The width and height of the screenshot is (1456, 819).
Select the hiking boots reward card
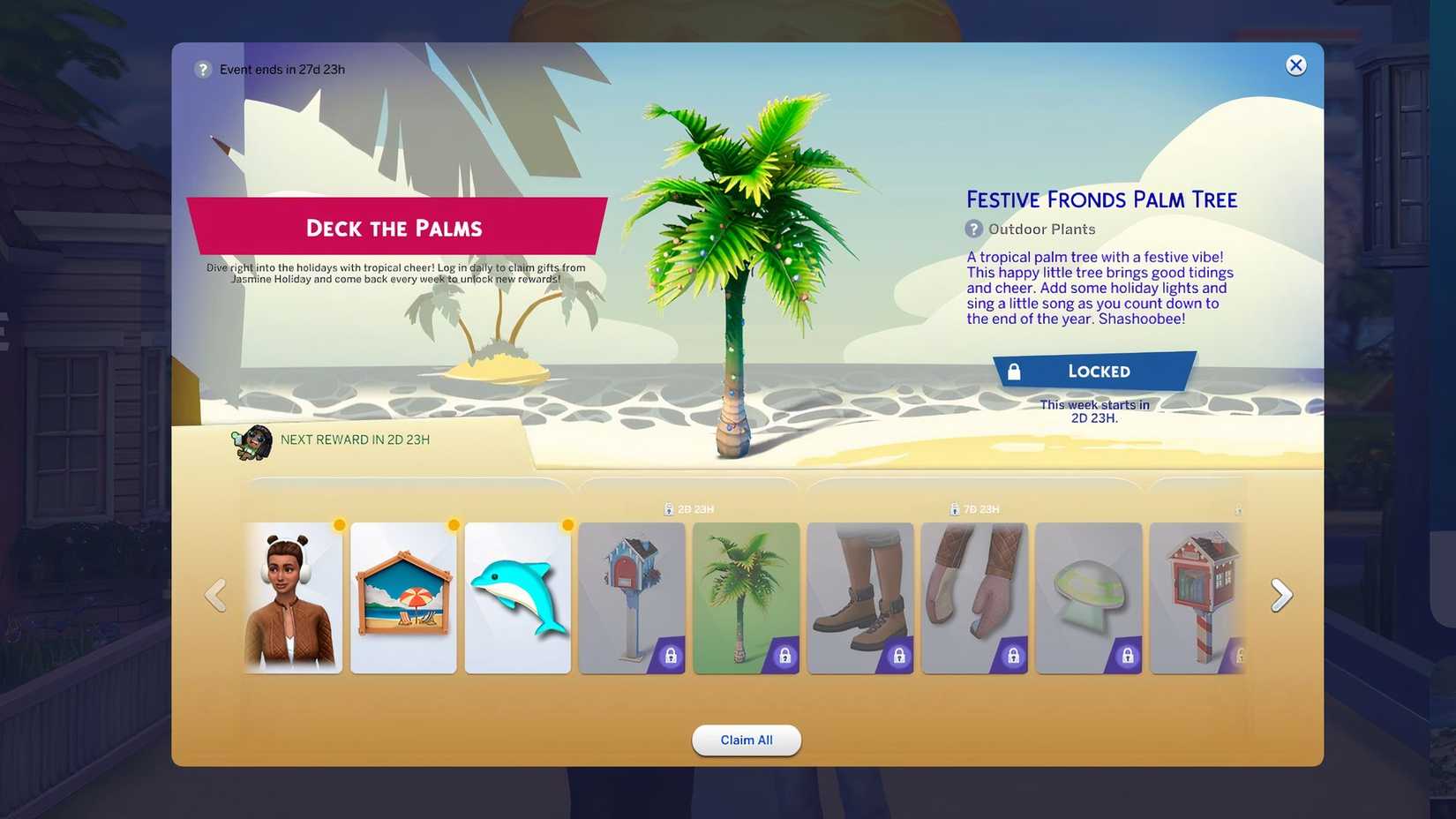pyautogui.click(x=860, y=597)
